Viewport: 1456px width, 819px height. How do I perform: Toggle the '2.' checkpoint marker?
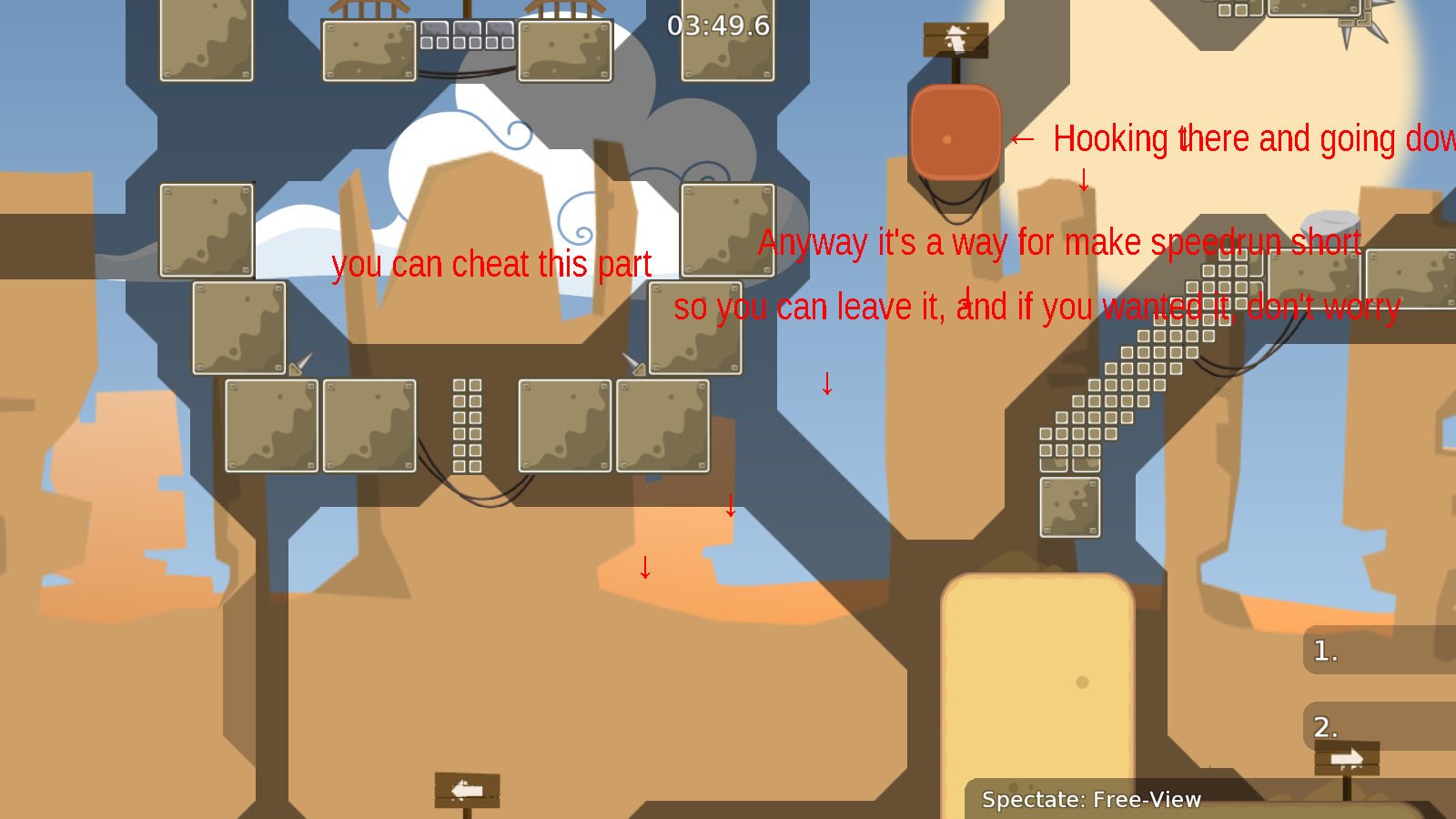point(1328,728)
